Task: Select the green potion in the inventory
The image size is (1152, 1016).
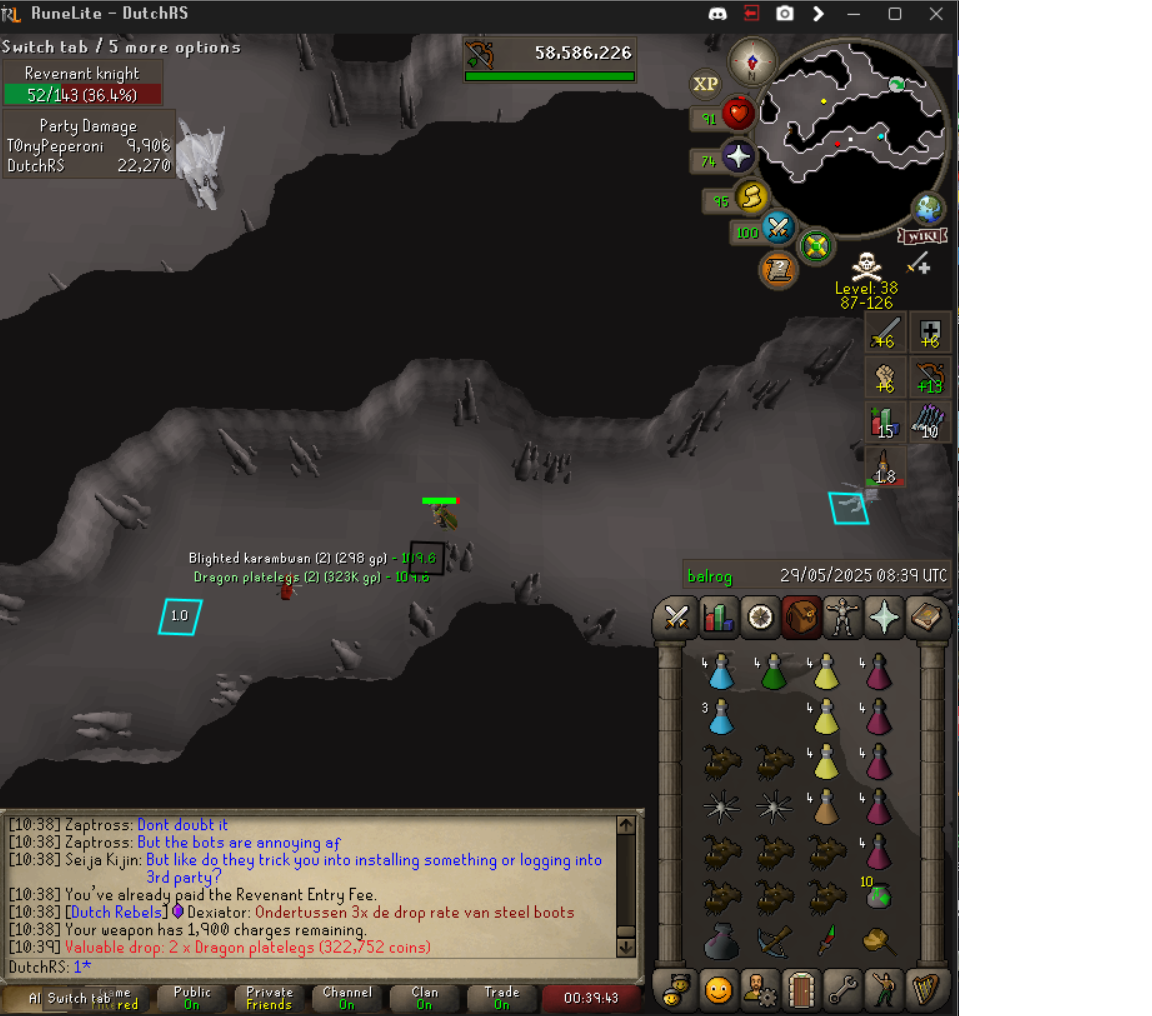Action: (x=773, y=672)
